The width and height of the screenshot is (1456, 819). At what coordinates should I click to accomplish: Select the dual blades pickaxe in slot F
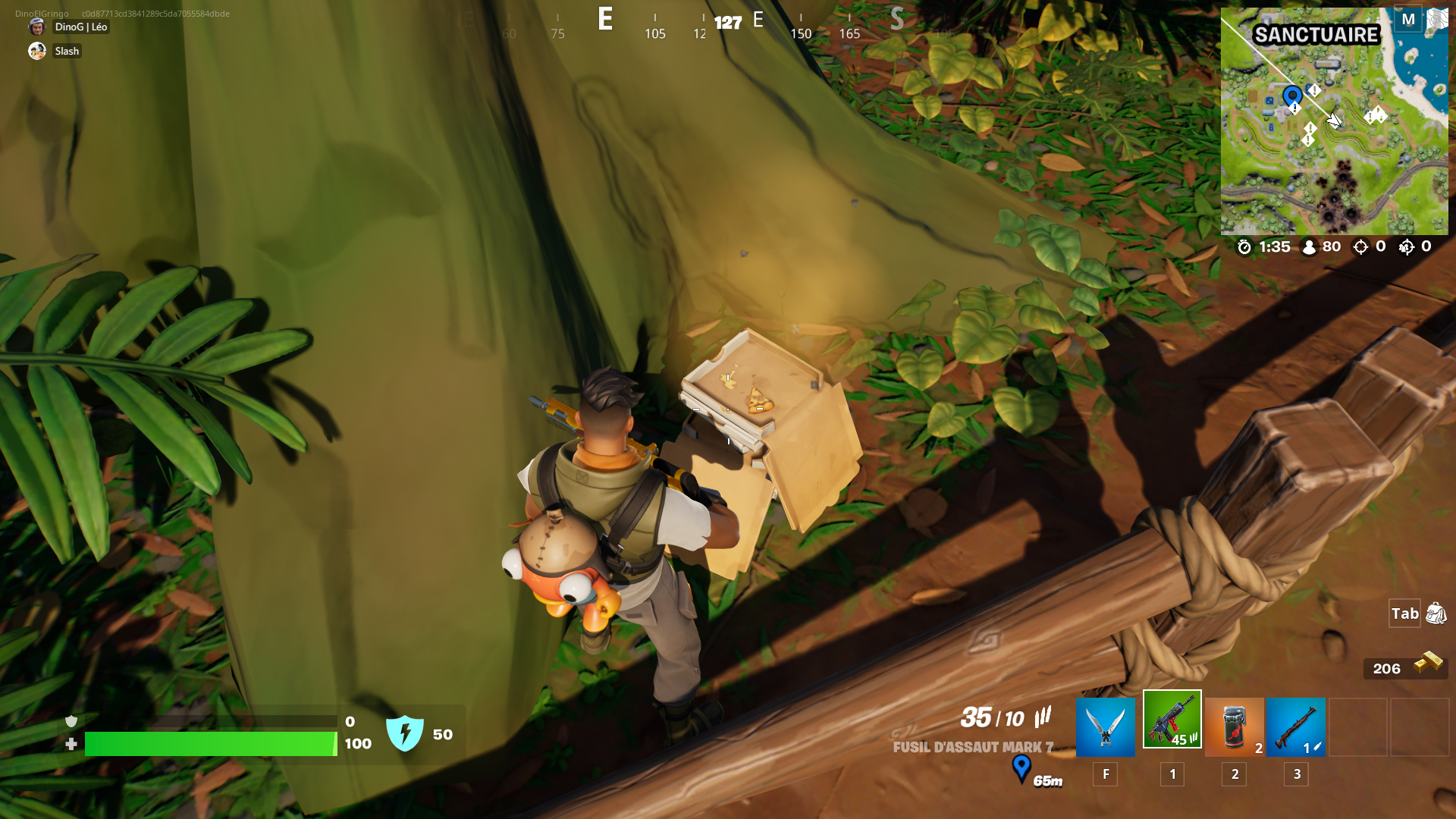tap(1105, 726)
